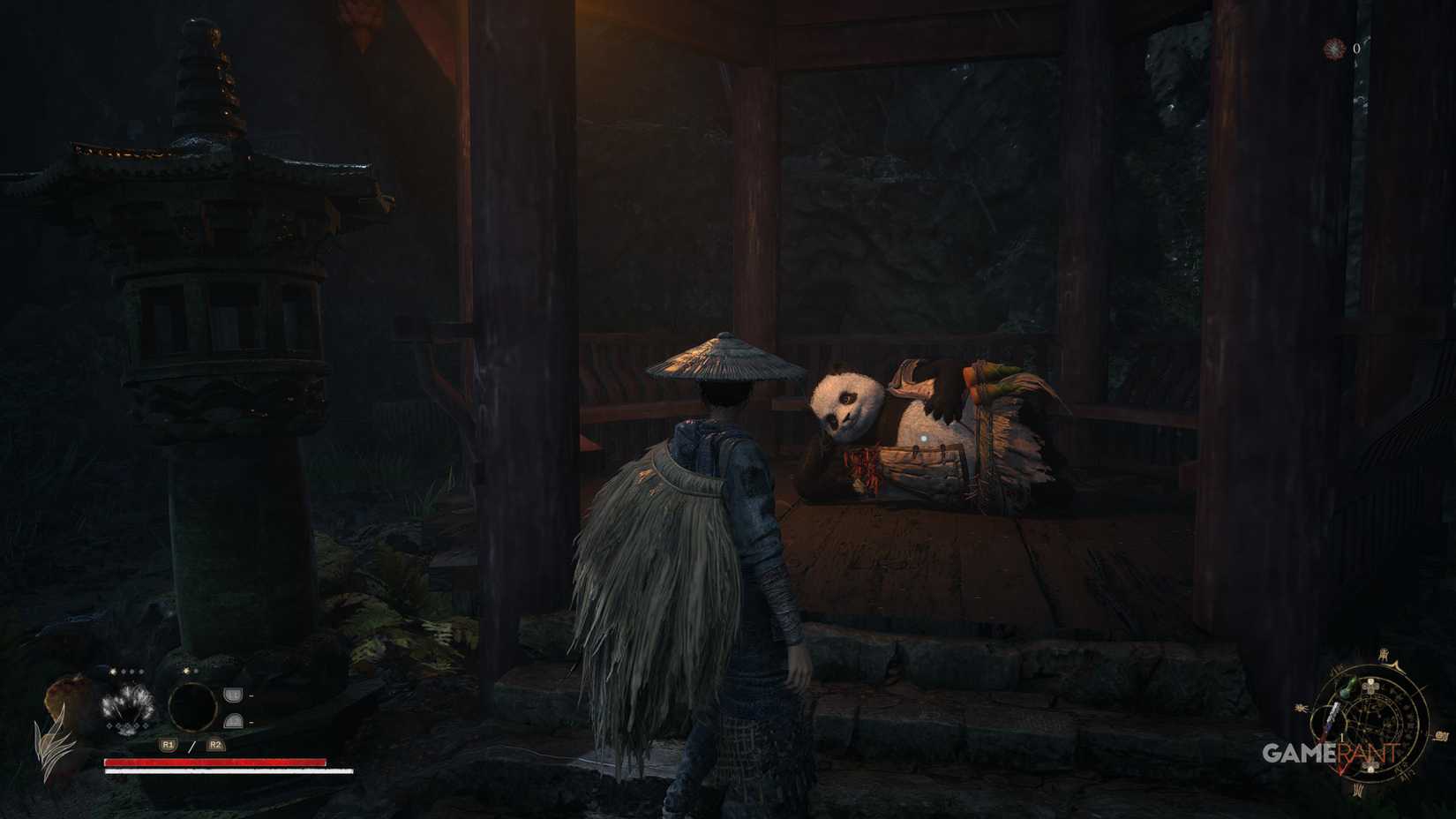Click the white stamina bar below the health bar

pos(229,771)
